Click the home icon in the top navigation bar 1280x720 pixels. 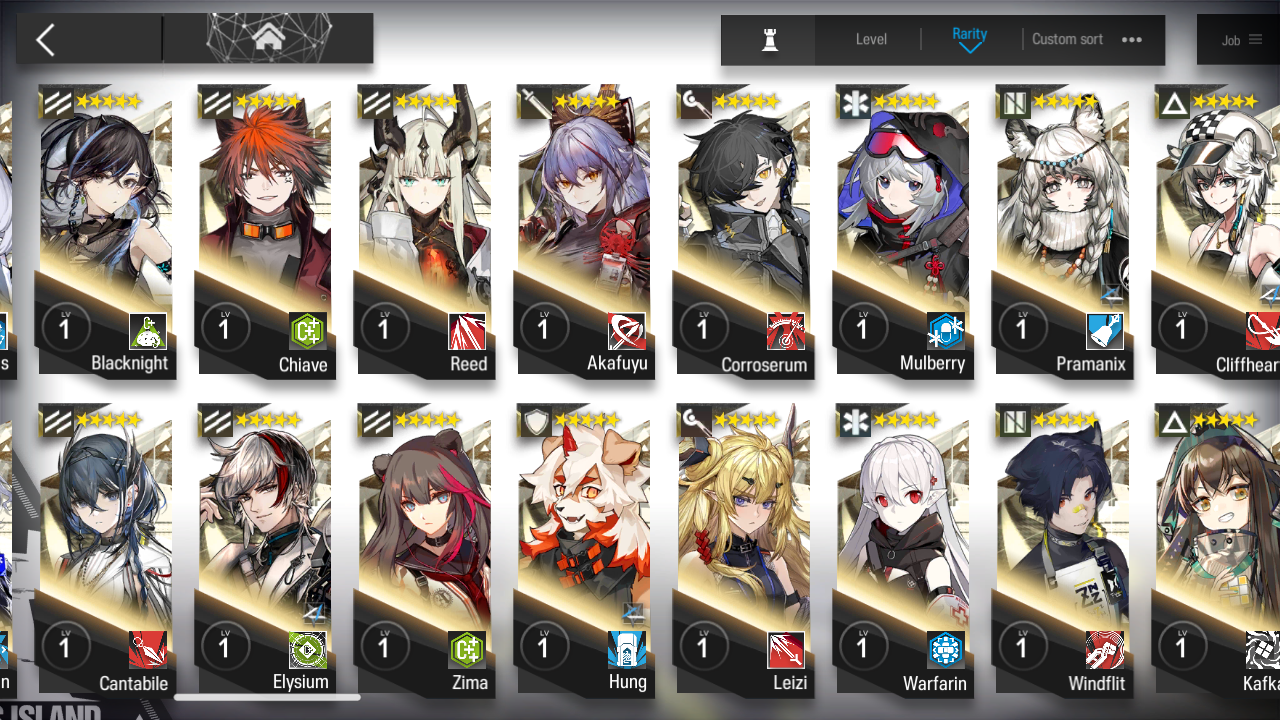pyautogui.click(x=267, y=38)
